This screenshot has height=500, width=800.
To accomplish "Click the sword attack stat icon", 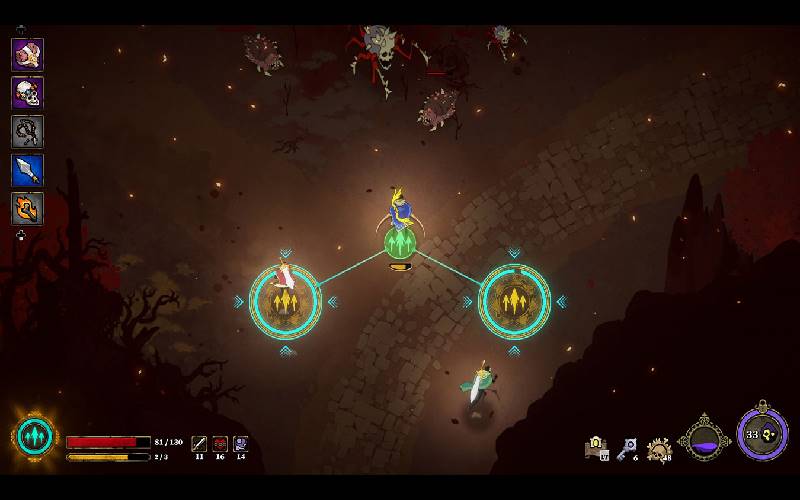I will 199,442.
